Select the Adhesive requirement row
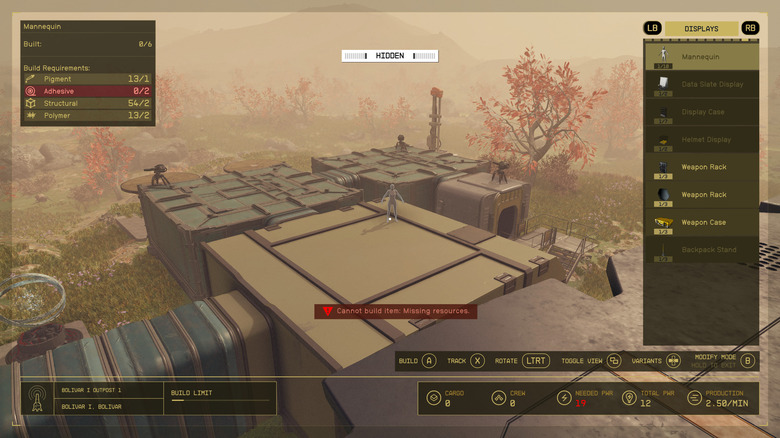 click(x=88, y=91)
